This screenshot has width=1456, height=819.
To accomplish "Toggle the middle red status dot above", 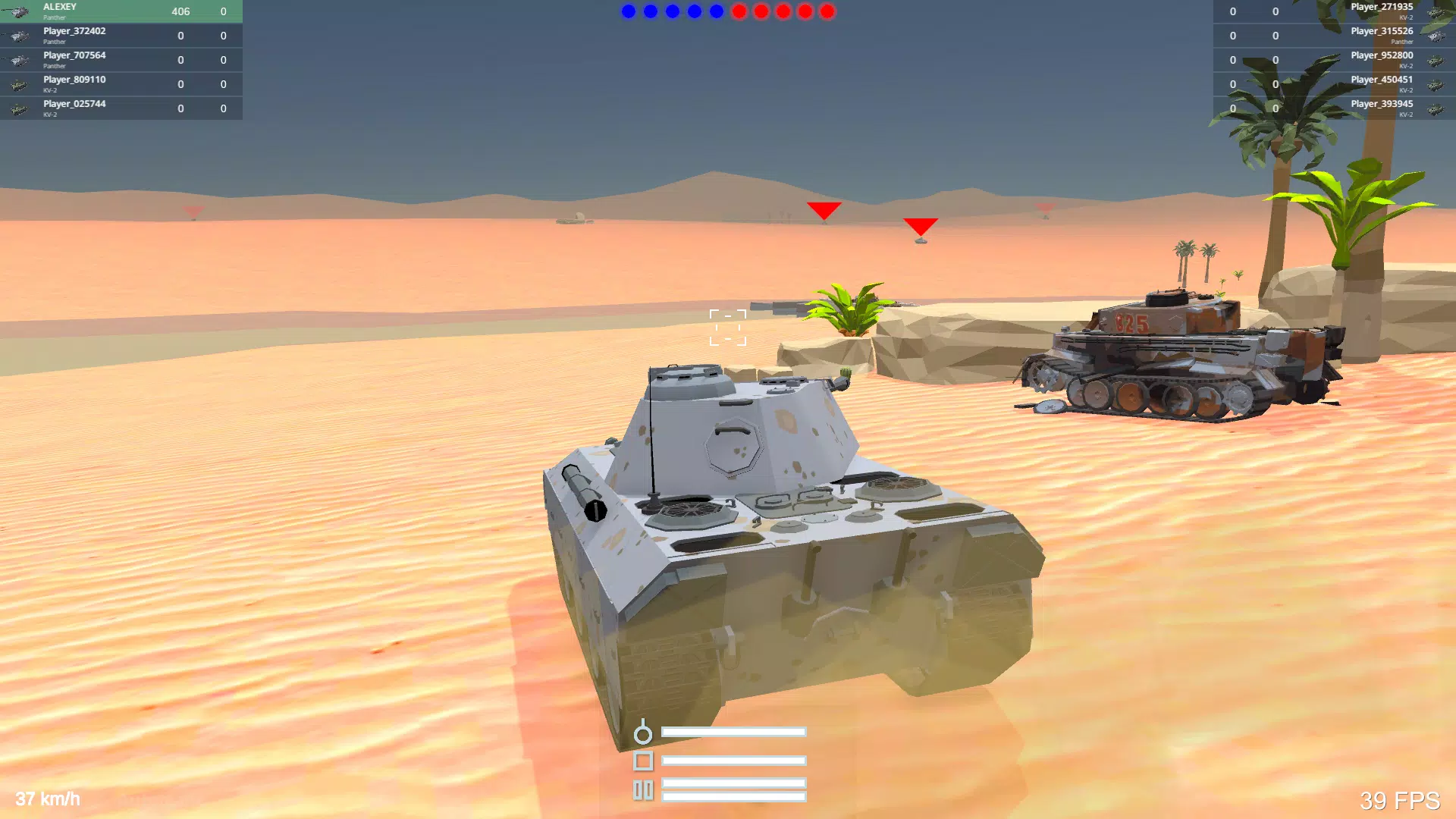I will tap(781, 11).
